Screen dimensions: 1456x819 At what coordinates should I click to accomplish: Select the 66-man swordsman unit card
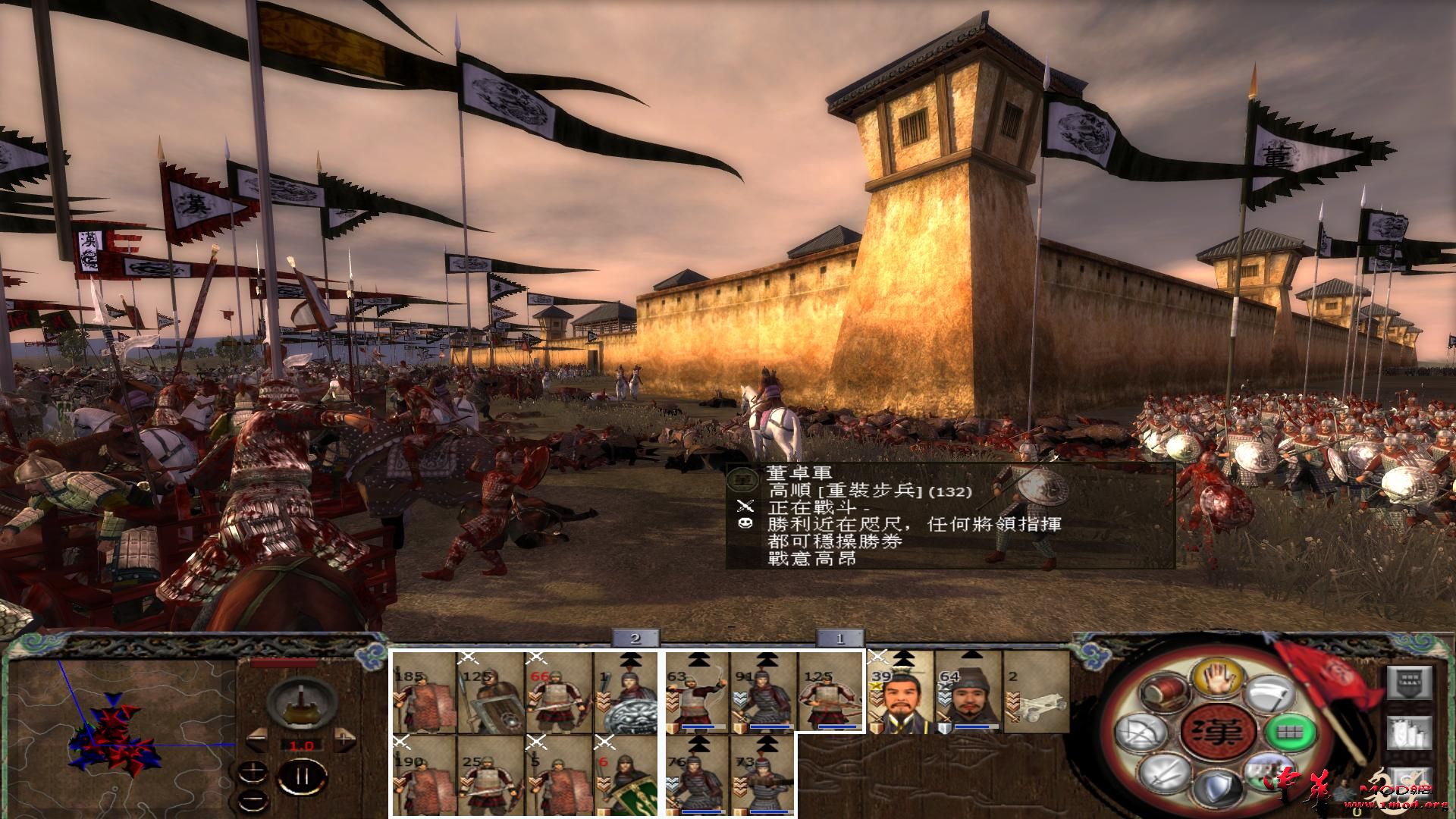pos(558,694)
